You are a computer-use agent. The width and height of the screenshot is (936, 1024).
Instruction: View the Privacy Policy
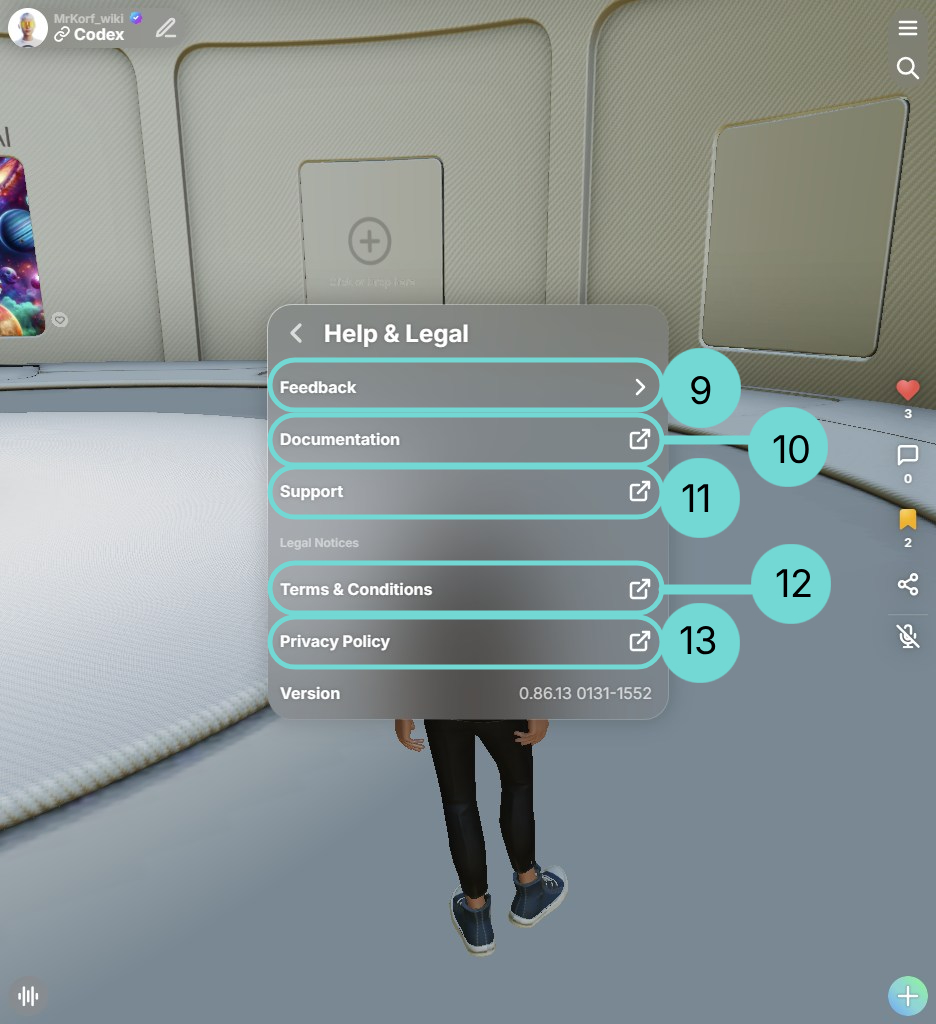[465, 641]
